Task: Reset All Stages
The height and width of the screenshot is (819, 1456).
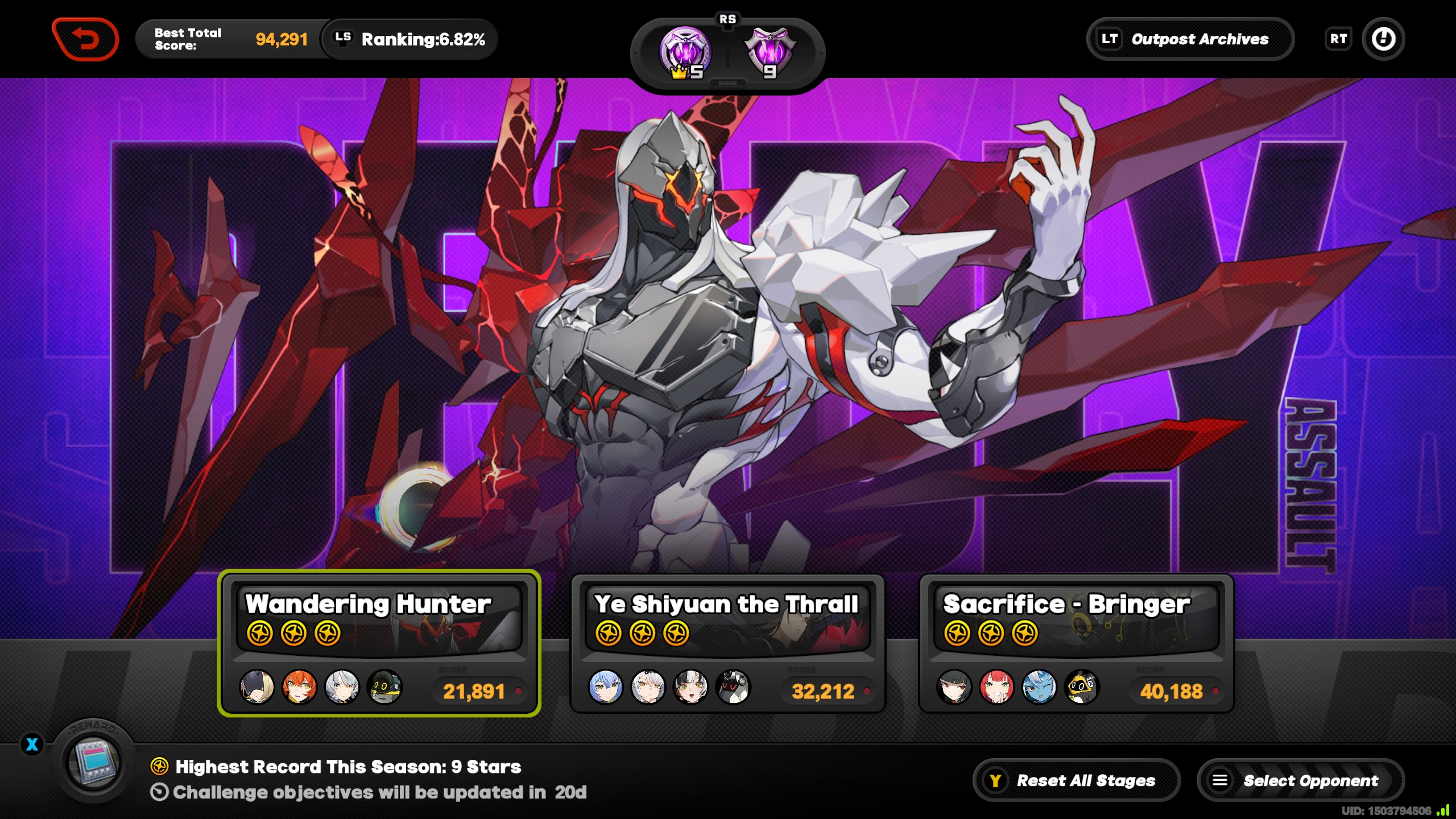Action: (1076, 780)
